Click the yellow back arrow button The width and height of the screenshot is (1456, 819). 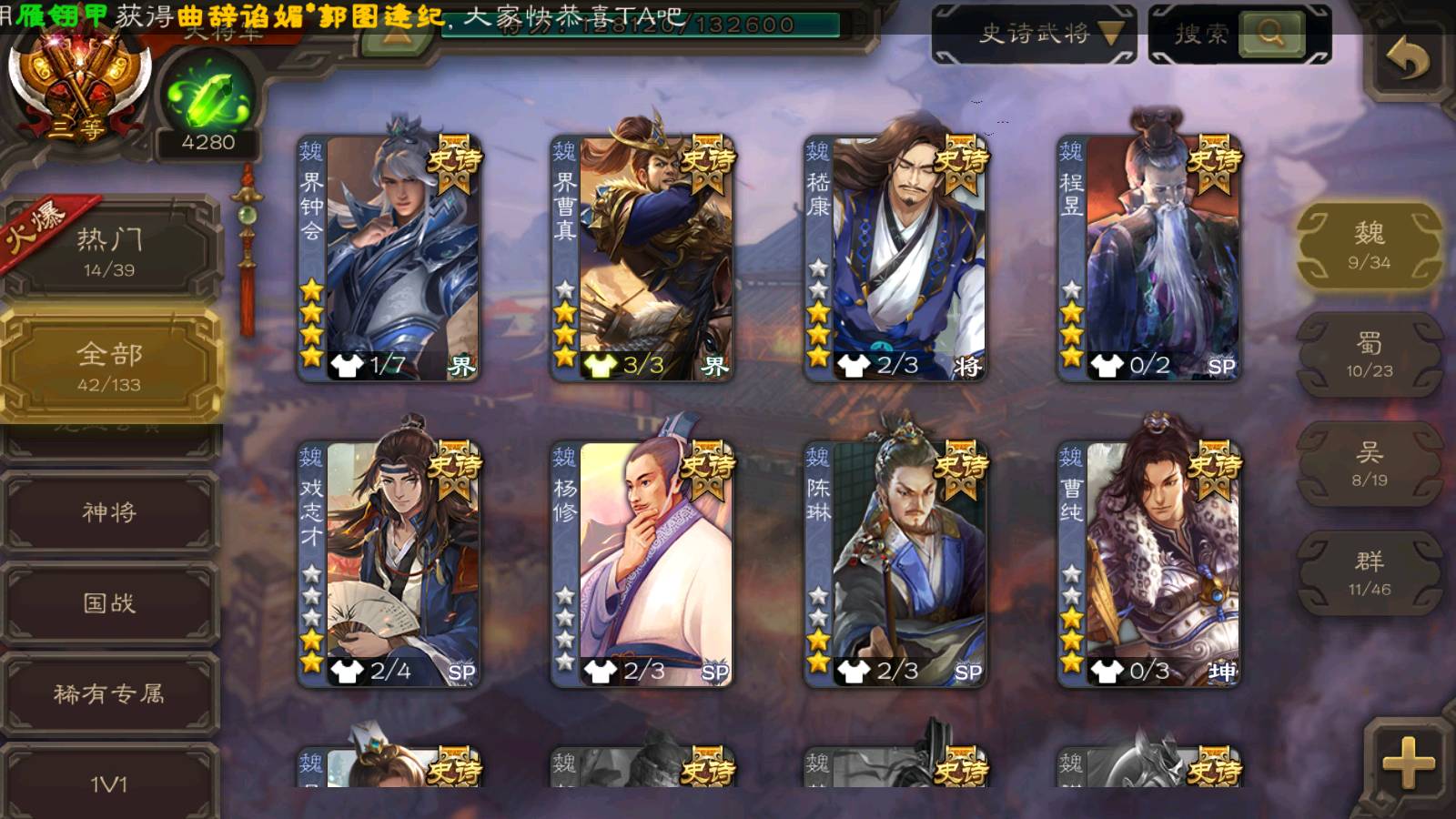coord(1407,60)
